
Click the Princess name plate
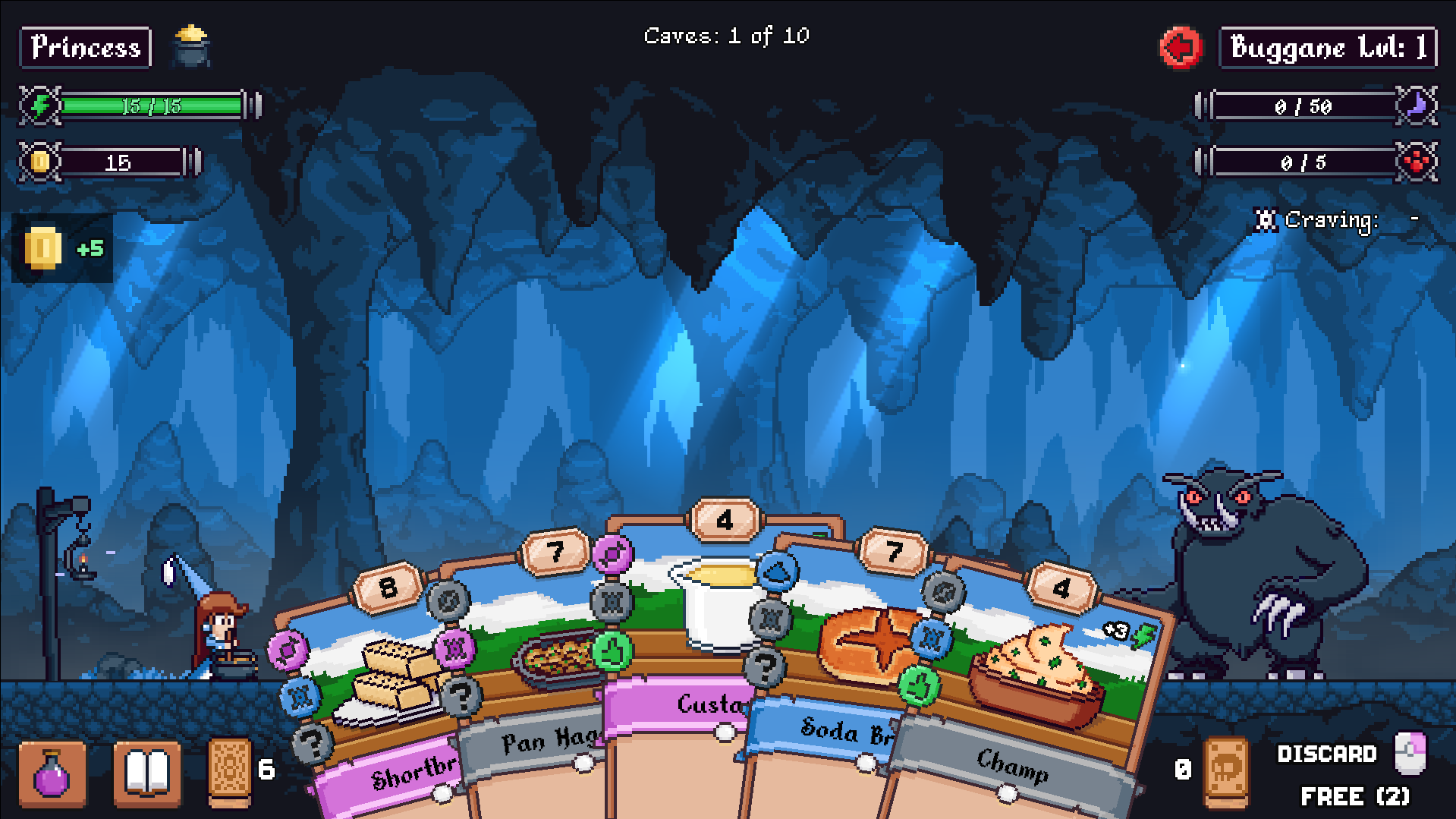[86, 48]
